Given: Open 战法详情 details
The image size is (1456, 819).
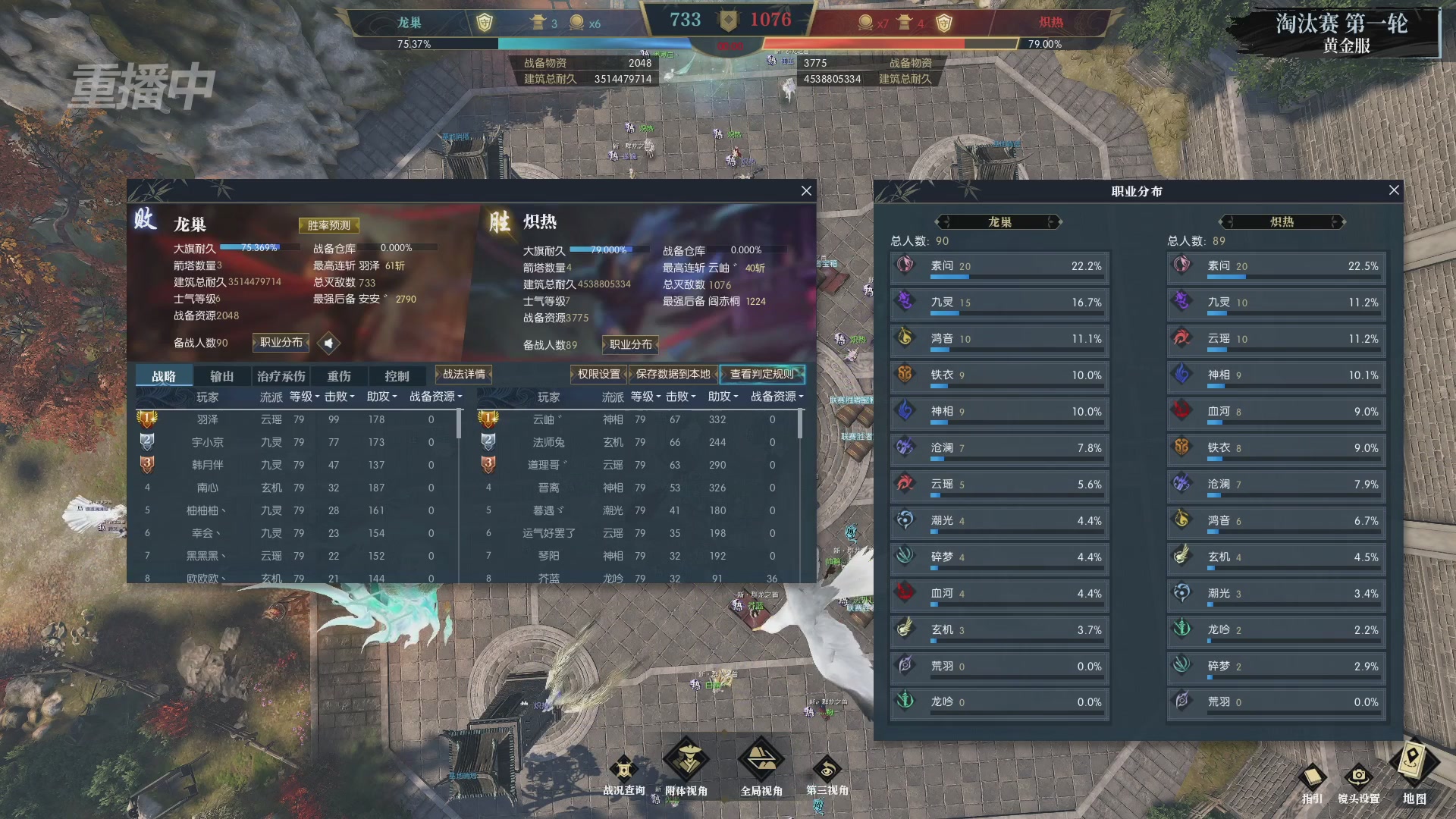Looking at the screenshot, I should 463,374.
